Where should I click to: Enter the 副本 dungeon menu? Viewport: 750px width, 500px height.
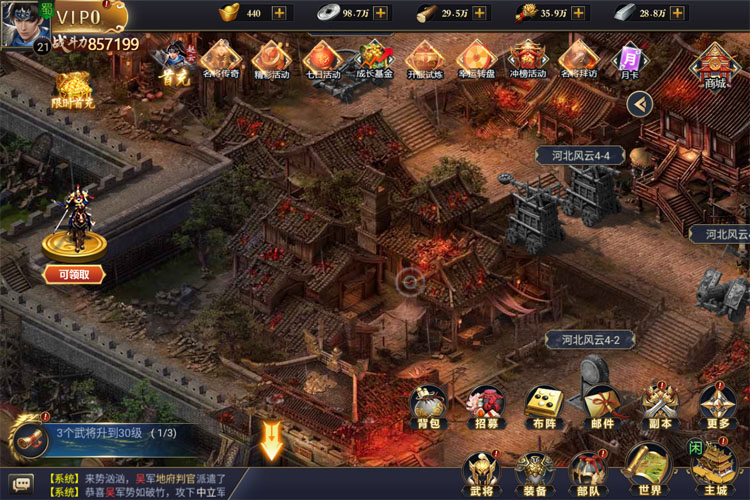pos(659,403)
